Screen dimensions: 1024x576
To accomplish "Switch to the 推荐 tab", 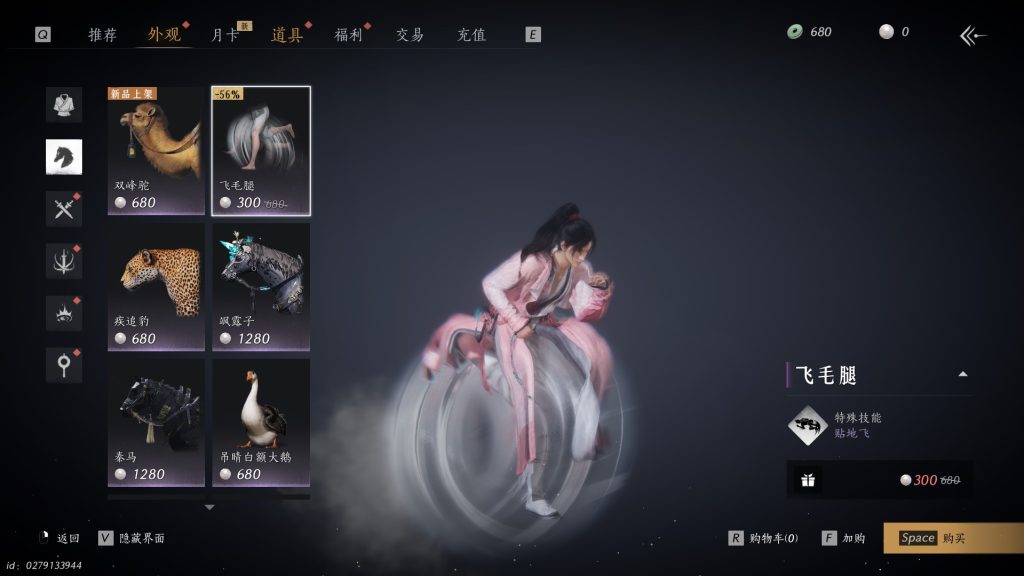I will click(x=102, y=35).
